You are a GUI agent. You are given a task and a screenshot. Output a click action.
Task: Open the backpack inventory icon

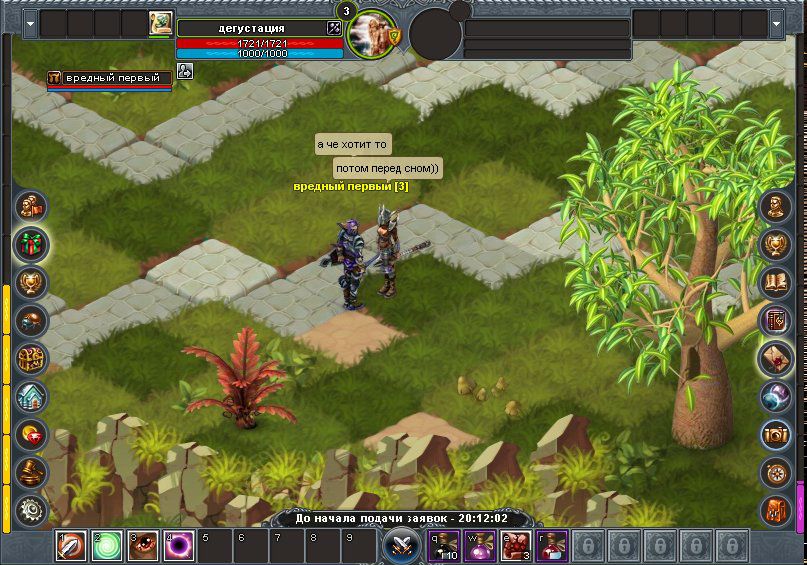[776, 510]
